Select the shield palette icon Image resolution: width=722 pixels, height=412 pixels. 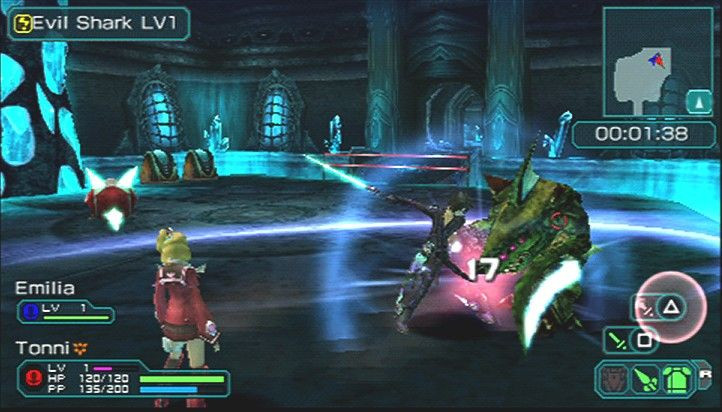612,380
